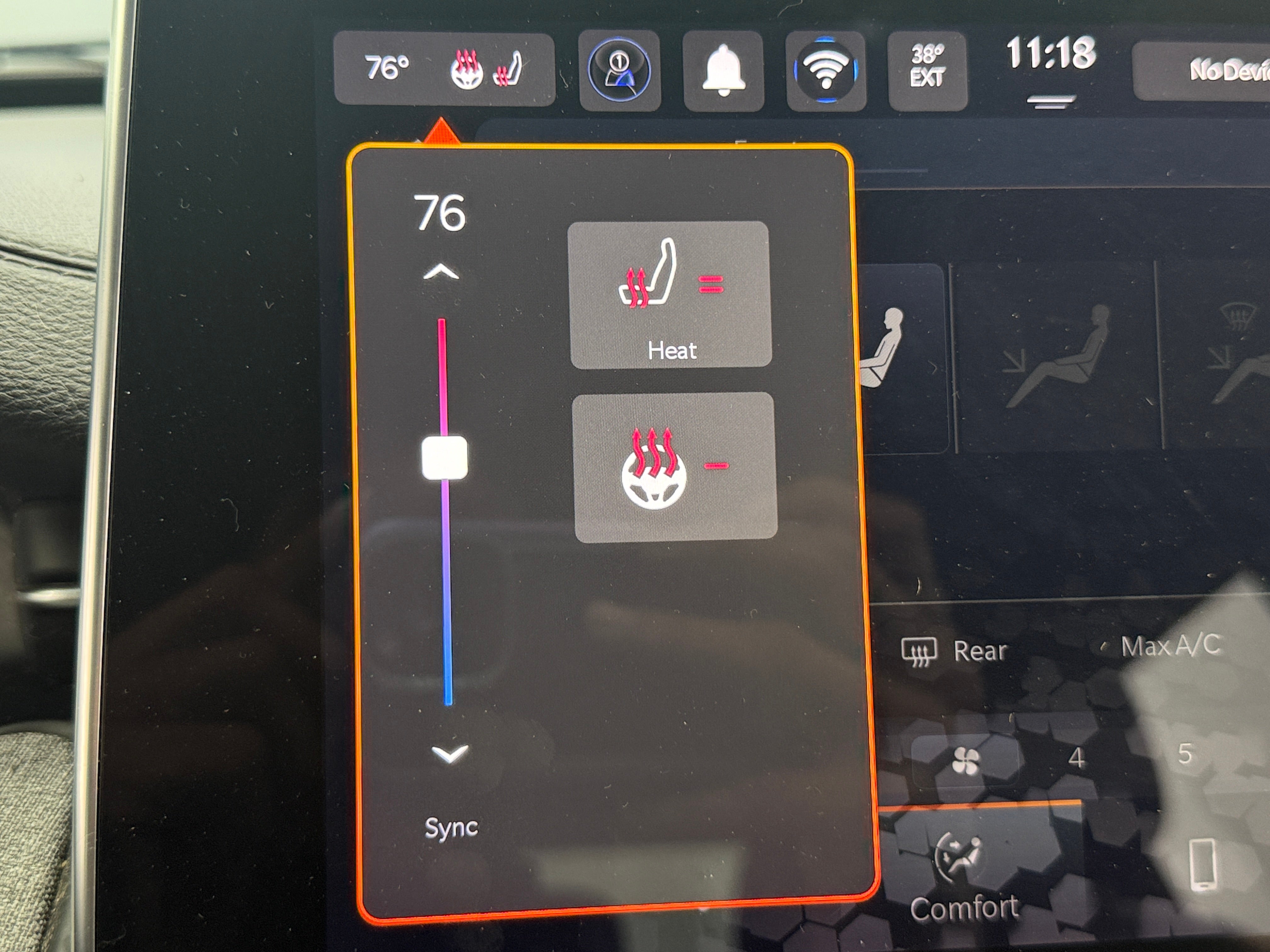The width and height of the screenshot is (1270, 952).
Task: Select the driver profile icon
Action: (x=619, y=71)
